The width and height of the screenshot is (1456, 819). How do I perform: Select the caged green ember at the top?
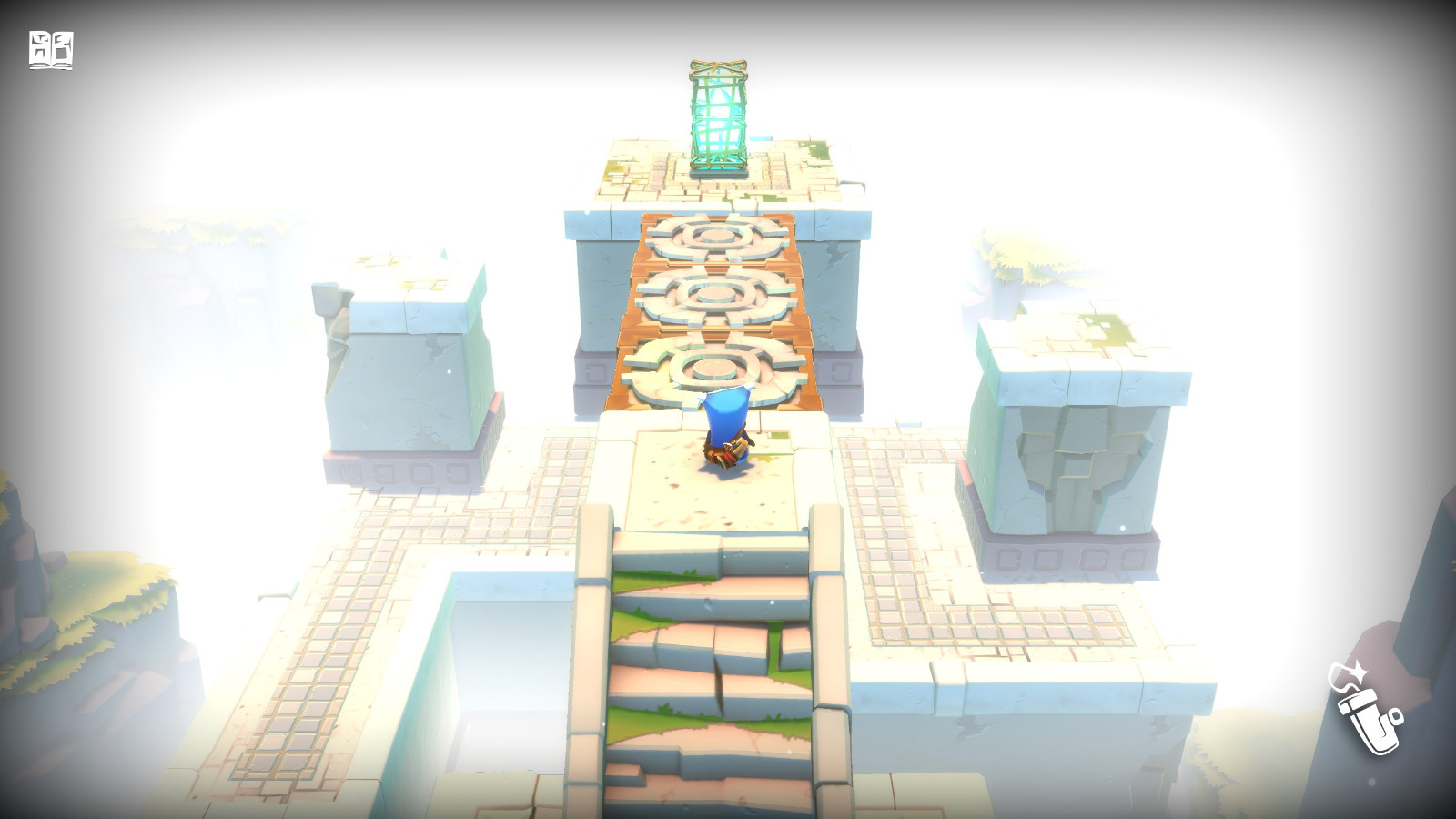718,118
